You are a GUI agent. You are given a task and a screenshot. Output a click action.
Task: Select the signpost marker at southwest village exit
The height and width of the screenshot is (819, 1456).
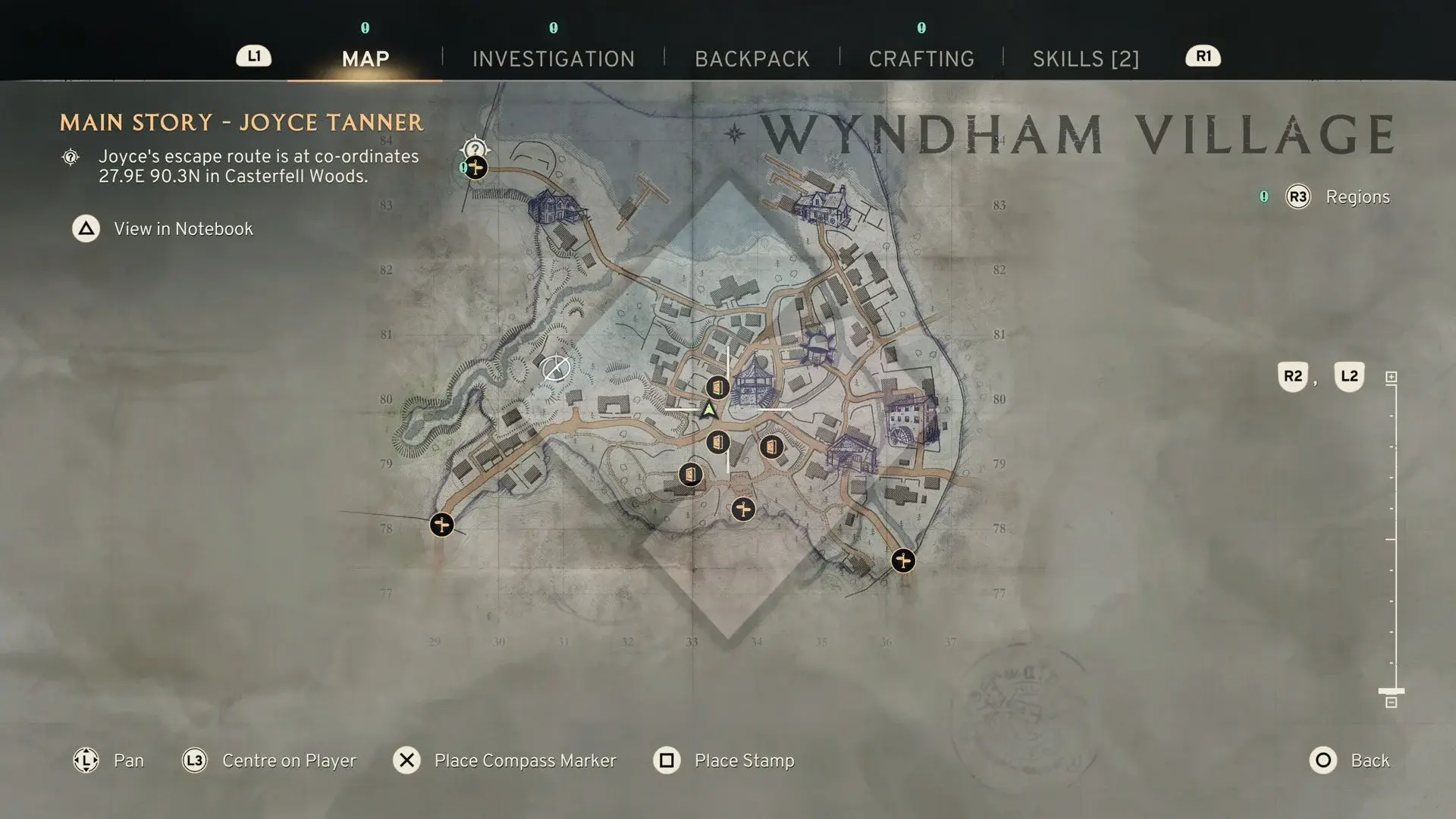point(441,524)
